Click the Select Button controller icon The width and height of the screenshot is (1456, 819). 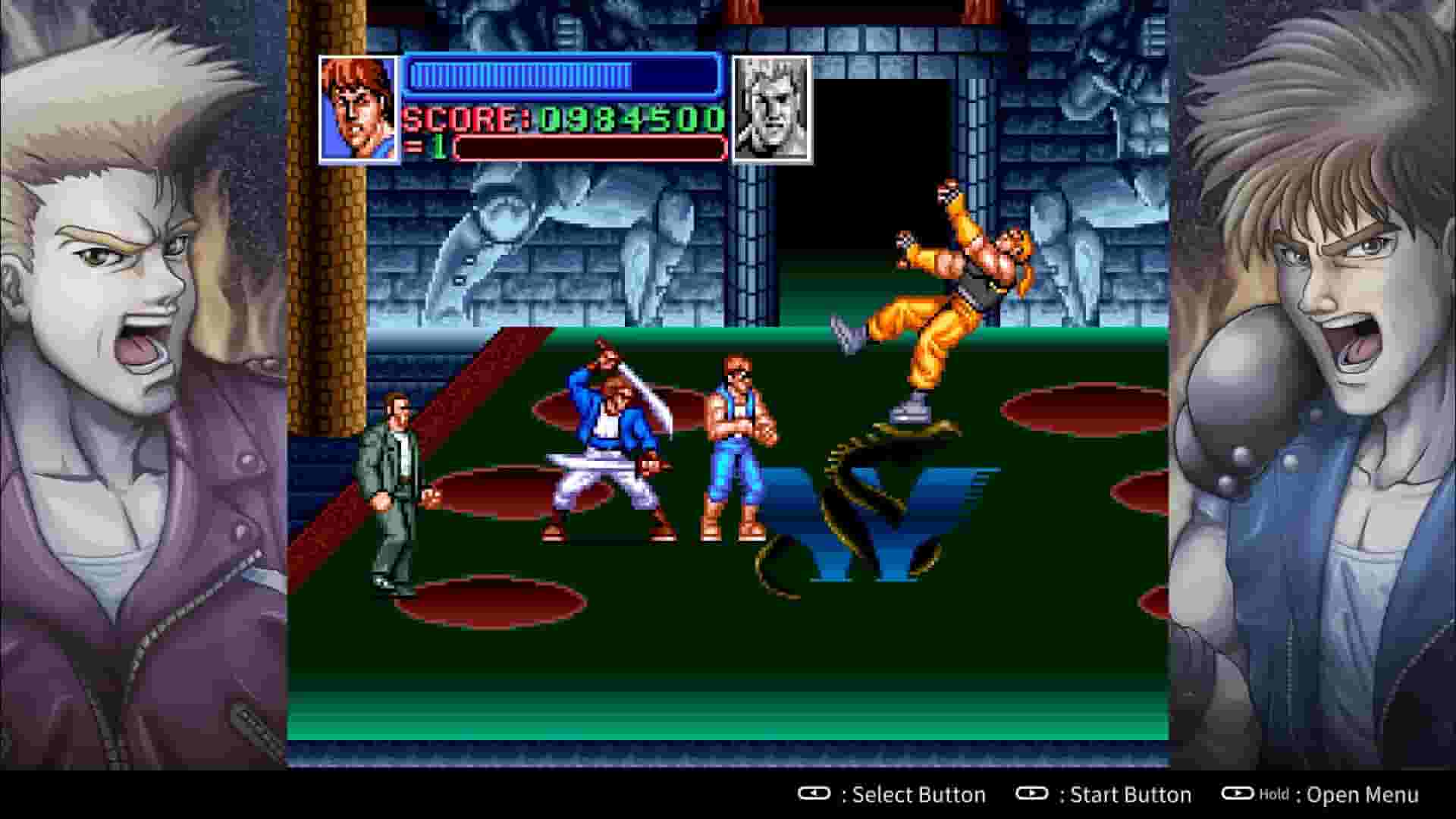tap(814, 795)
